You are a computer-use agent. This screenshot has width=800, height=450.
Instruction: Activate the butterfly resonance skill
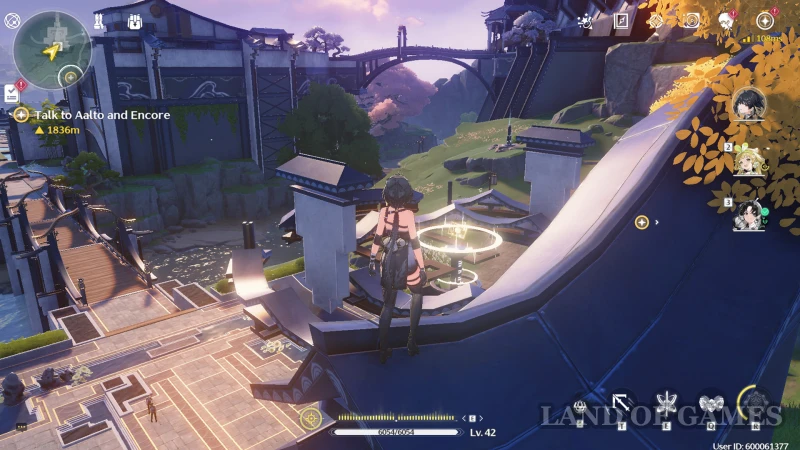tap(665, 403)
